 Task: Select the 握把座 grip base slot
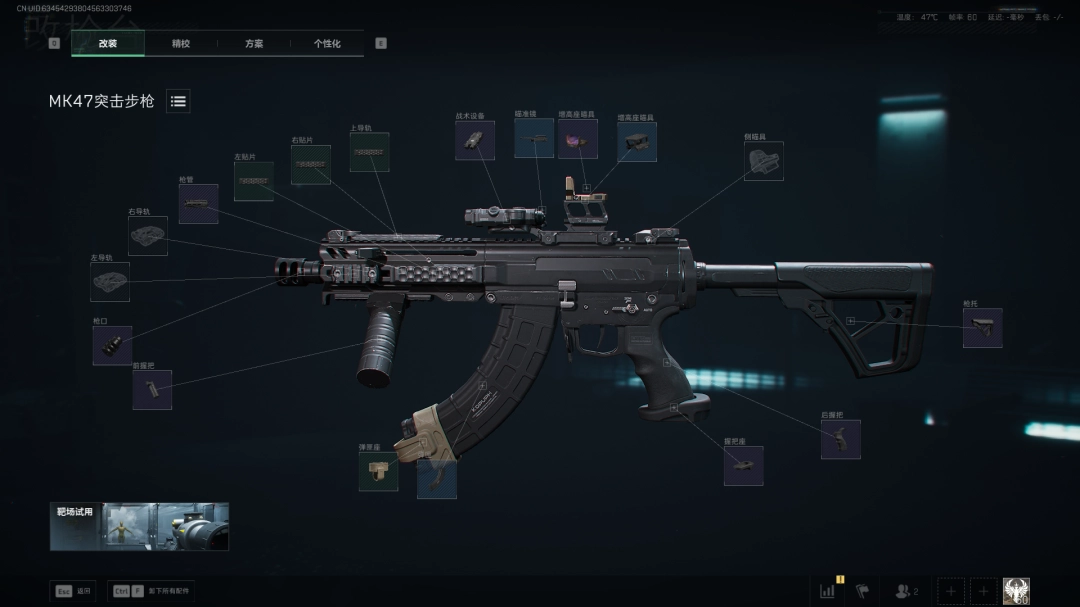(x=743, y=465)
